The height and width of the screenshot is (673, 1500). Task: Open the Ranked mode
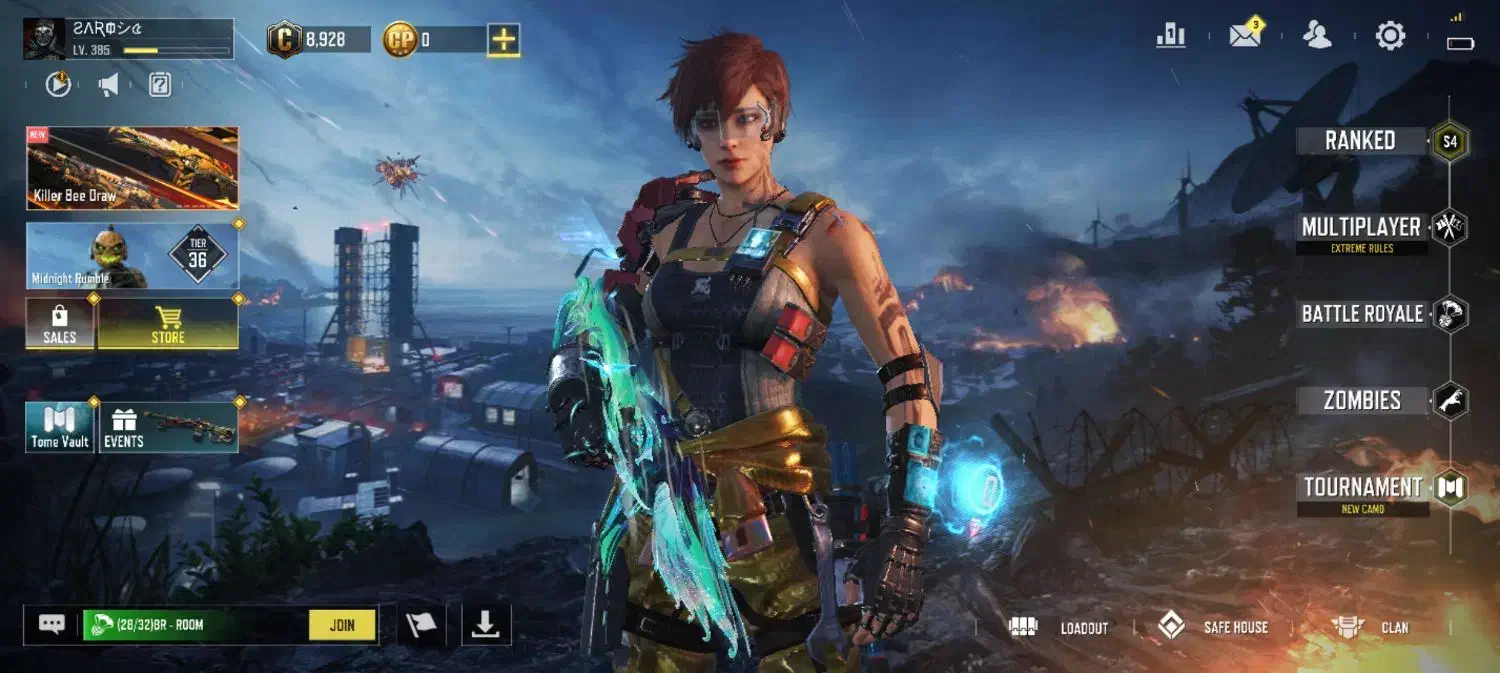1360,141
